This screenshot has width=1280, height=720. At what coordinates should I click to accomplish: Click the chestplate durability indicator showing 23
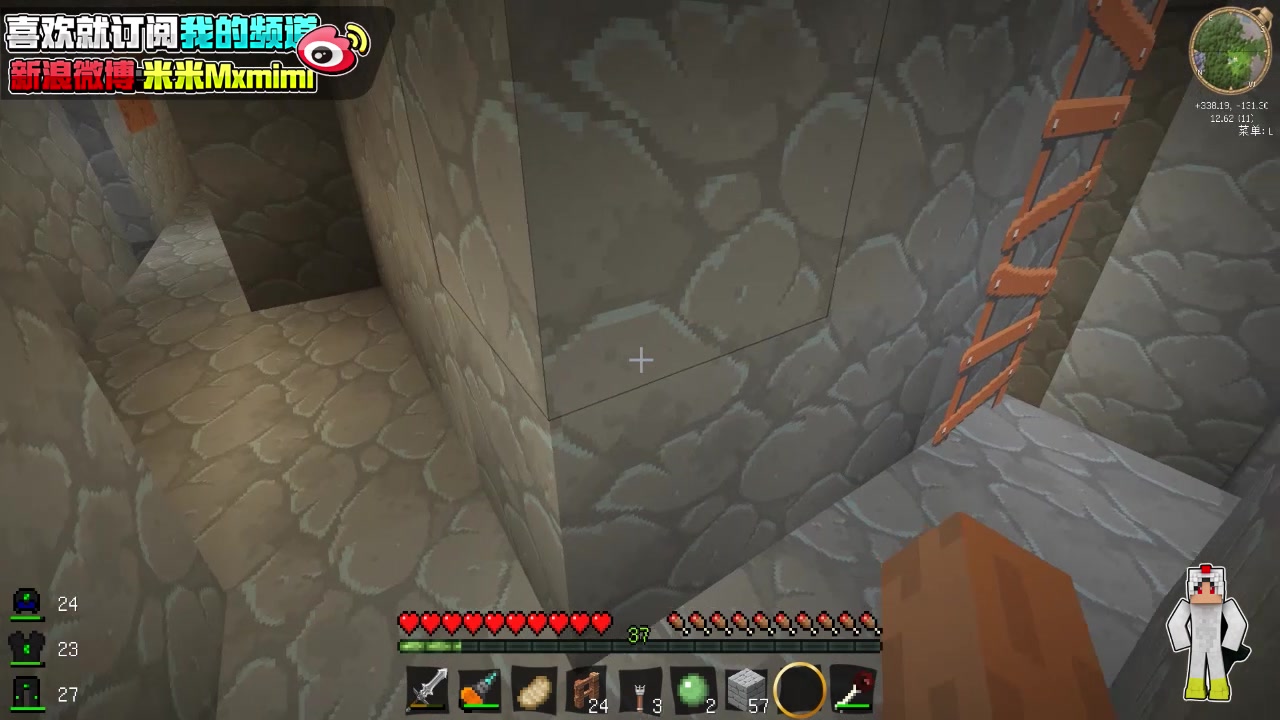pos(40,649)
